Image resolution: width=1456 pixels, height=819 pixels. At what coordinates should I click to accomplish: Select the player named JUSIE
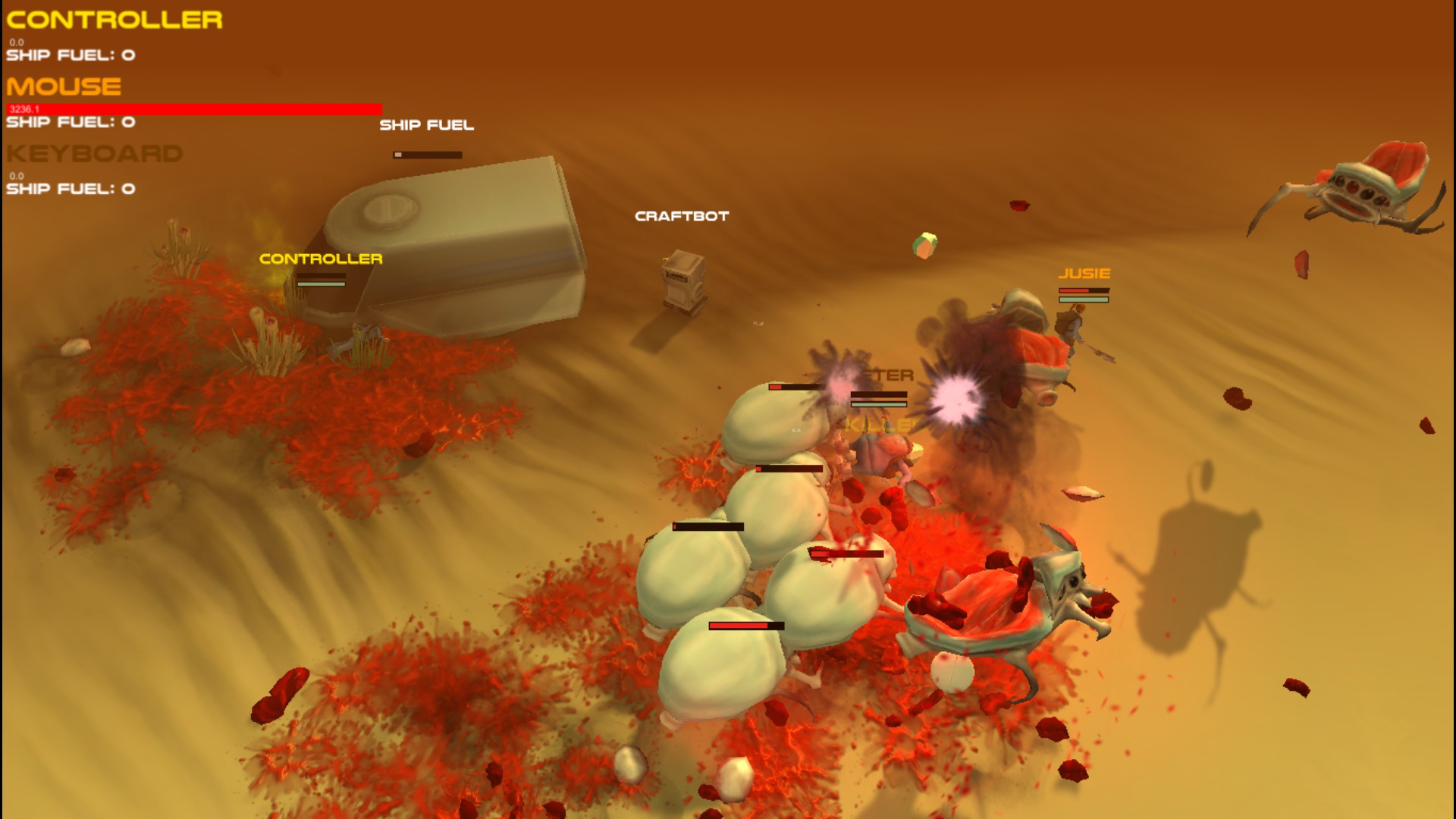click(x=1073, y=326)
